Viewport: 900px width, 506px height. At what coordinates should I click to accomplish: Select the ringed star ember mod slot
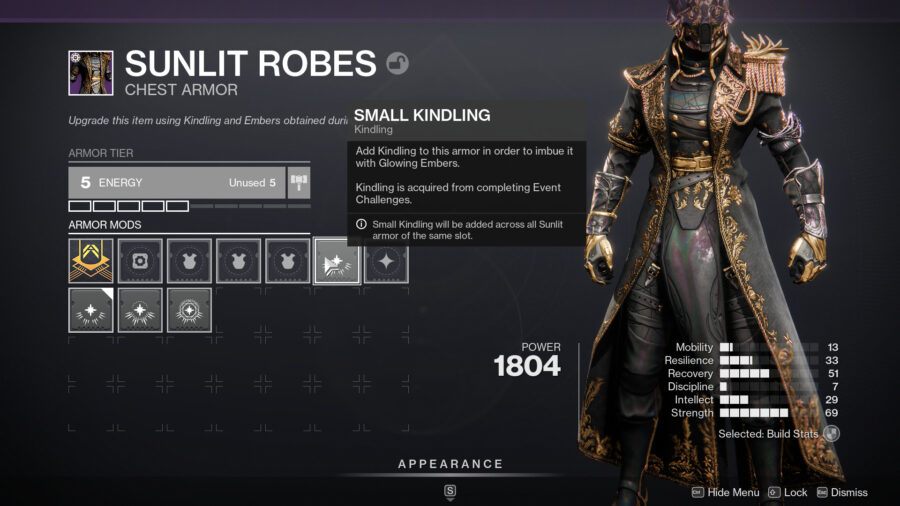point(189,310)
